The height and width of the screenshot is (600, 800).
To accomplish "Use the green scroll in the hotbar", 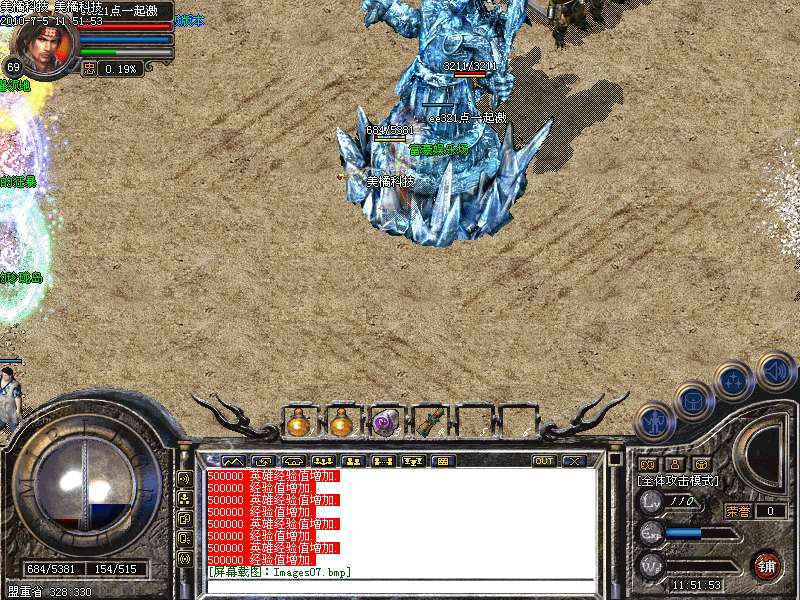I will (428, 423).
